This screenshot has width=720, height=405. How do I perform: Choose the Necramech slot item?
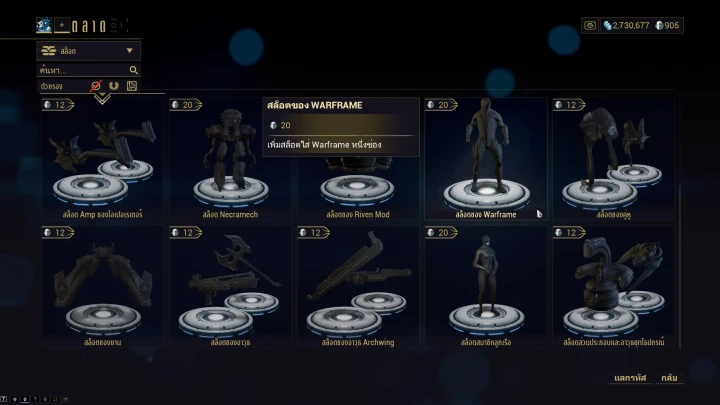(x=230, y=160)
